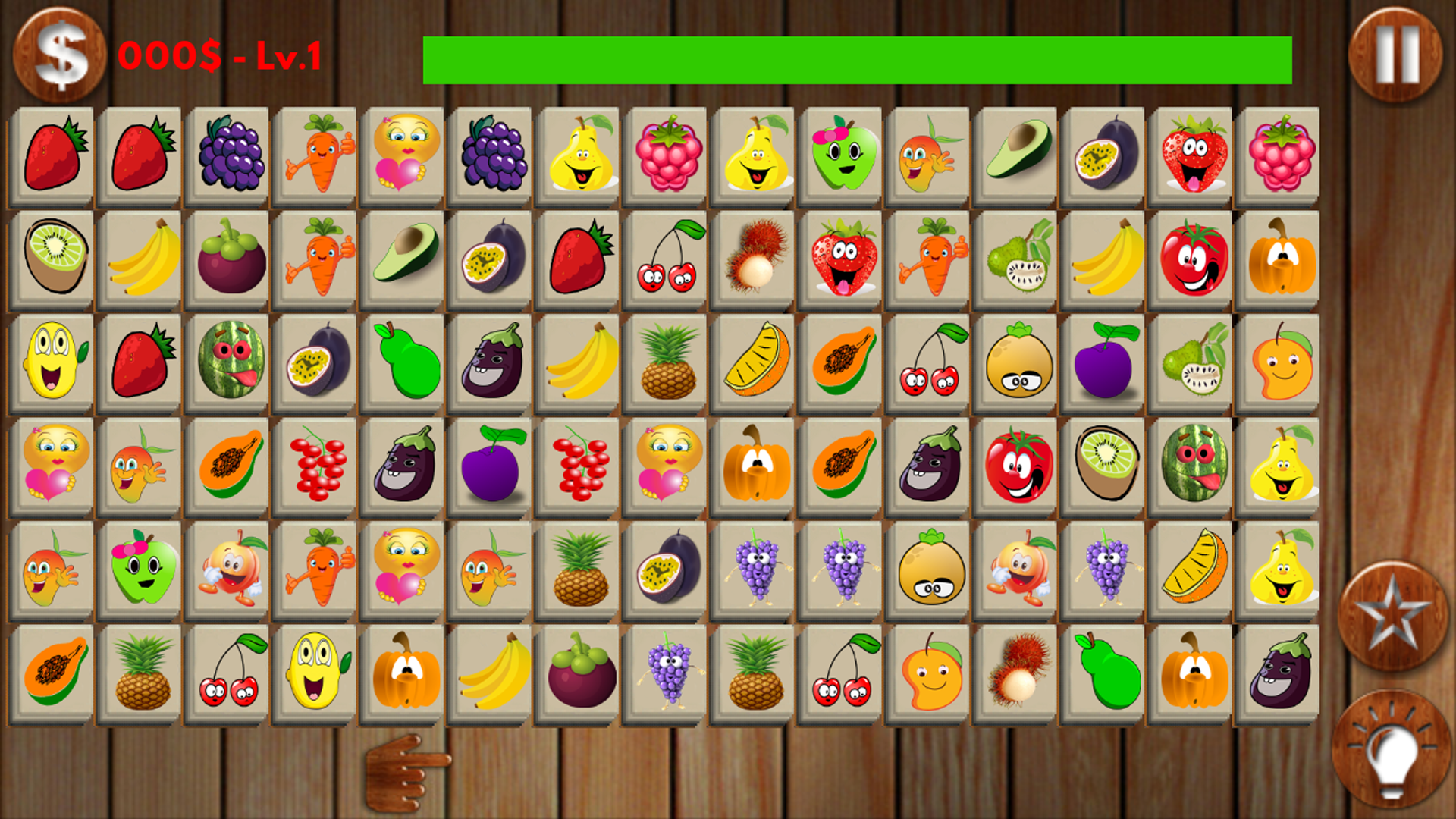
Task: Select the strawberry tile in the top-left corner
Action: click(55, 155)
